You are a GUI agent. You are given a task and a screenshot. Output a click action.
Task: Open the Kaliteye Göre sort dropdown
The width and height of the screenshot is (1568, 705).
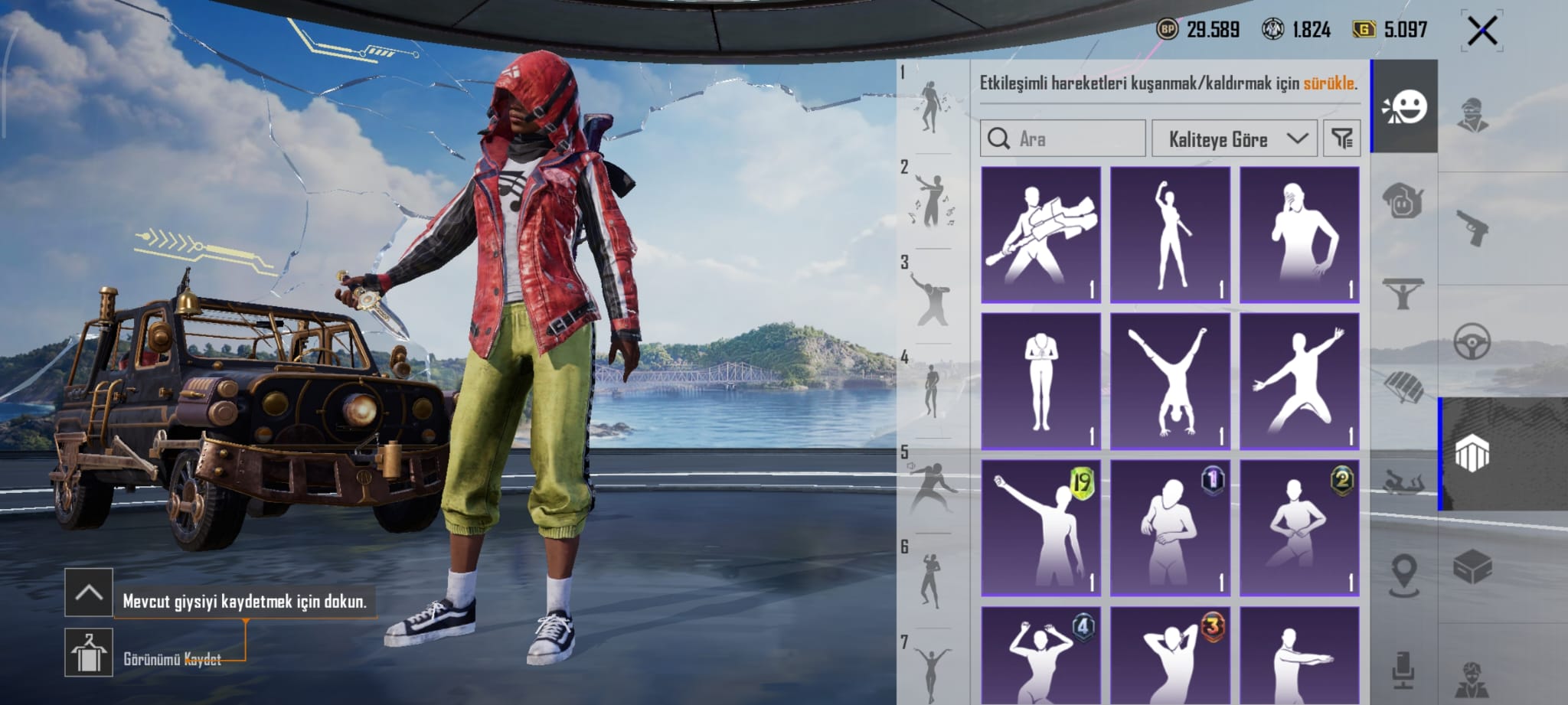1234,139
